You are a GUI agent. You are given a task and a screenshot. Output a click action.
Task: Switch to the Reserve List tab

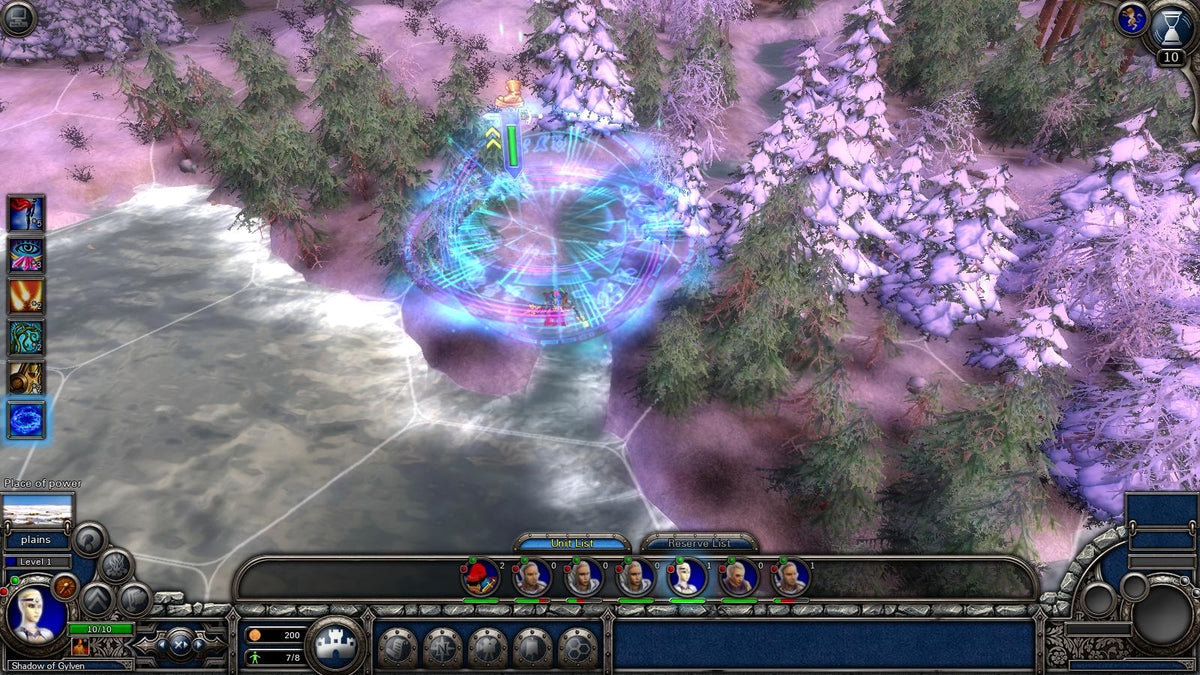coord(699,543)
